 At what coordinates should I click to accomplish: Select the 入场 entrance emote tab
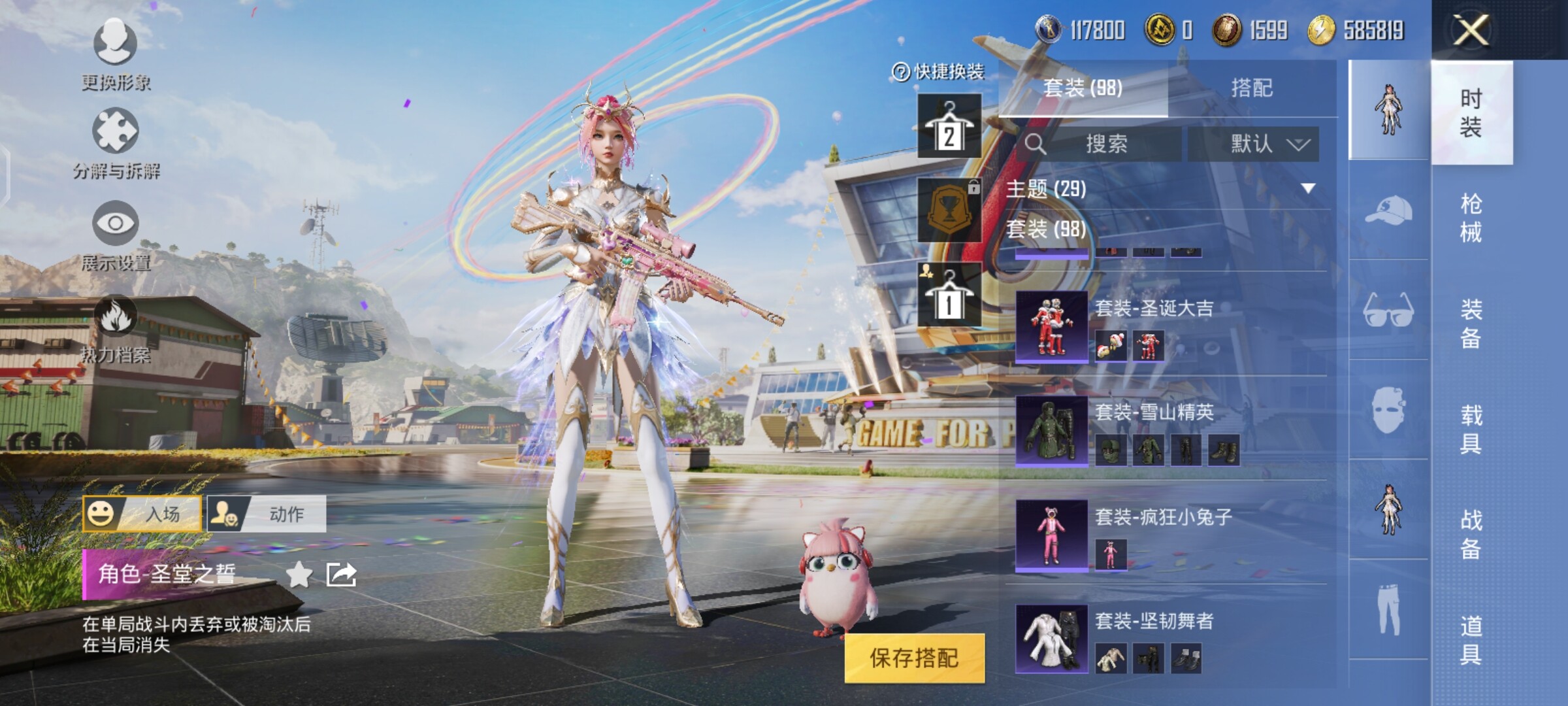tap(142, 514)
